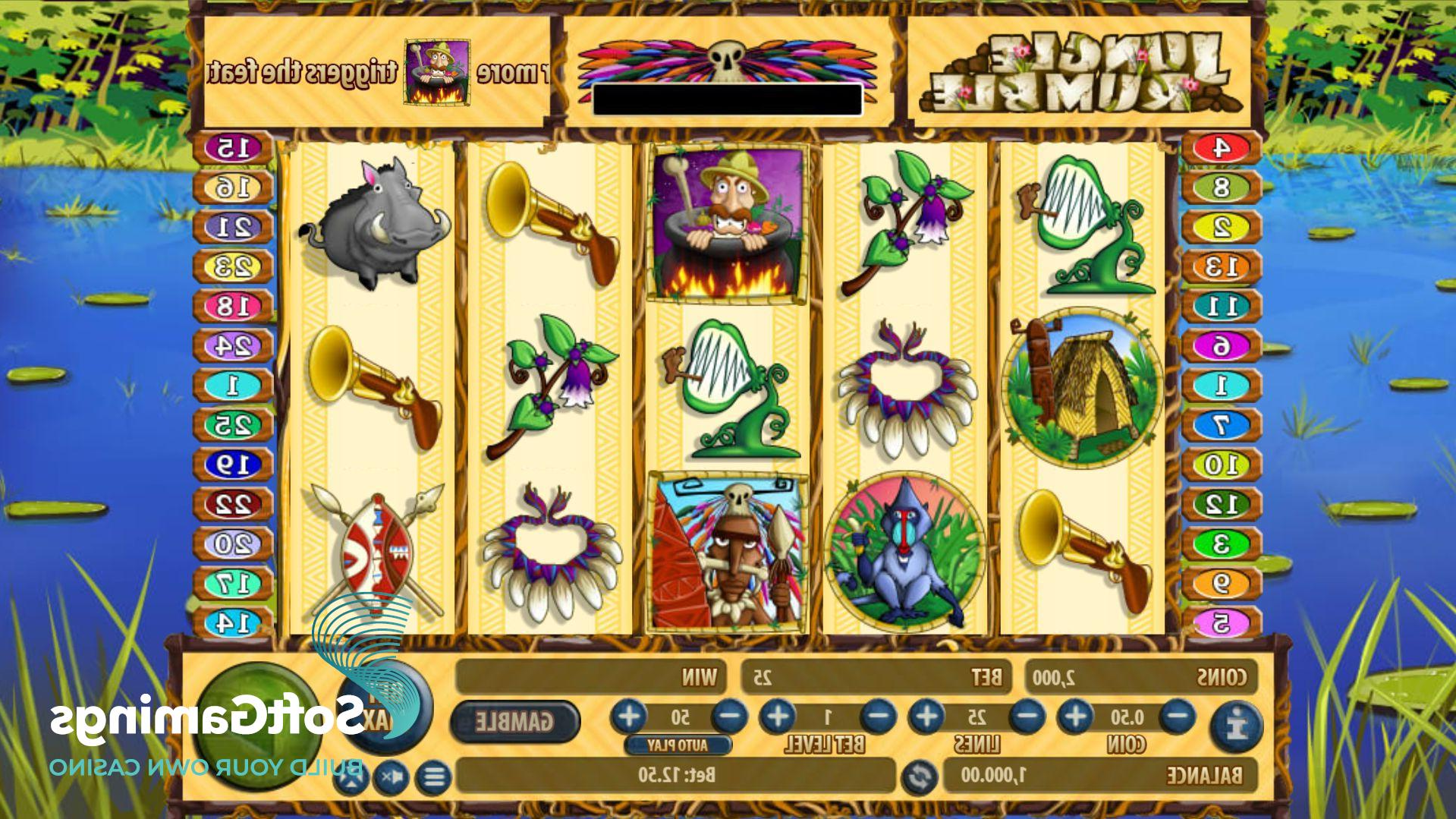Open the Gamble feature
The height and width of the screenshot is (819, 1456).
514,721
